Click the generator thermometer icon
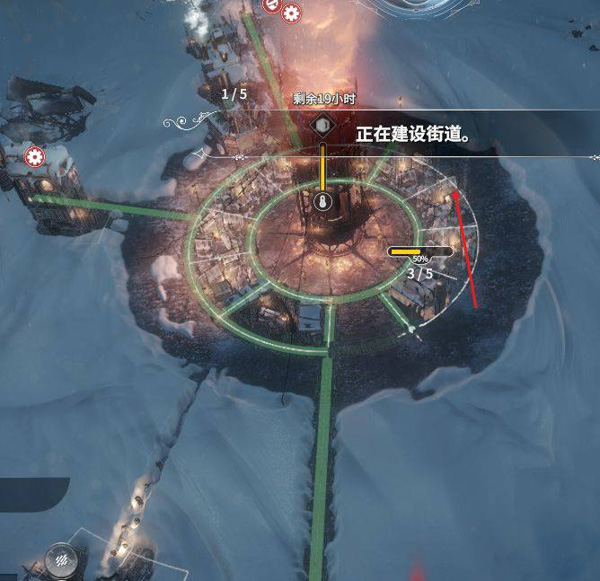Image resolution: width=600 pixels, height=581 pixels. click(322, 202)
